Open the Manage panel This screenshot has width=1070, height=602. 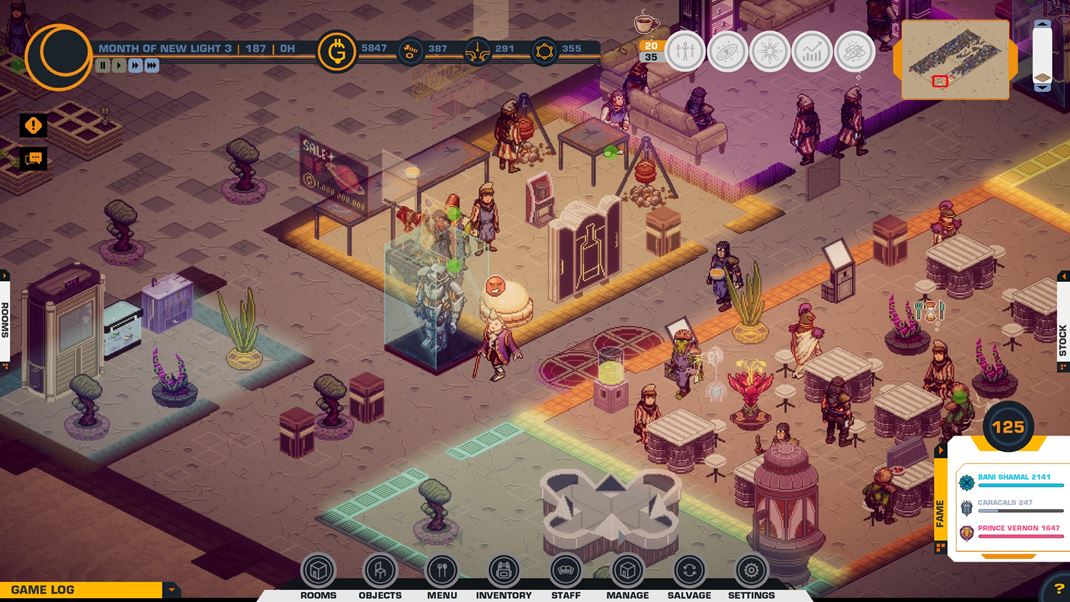627,572
